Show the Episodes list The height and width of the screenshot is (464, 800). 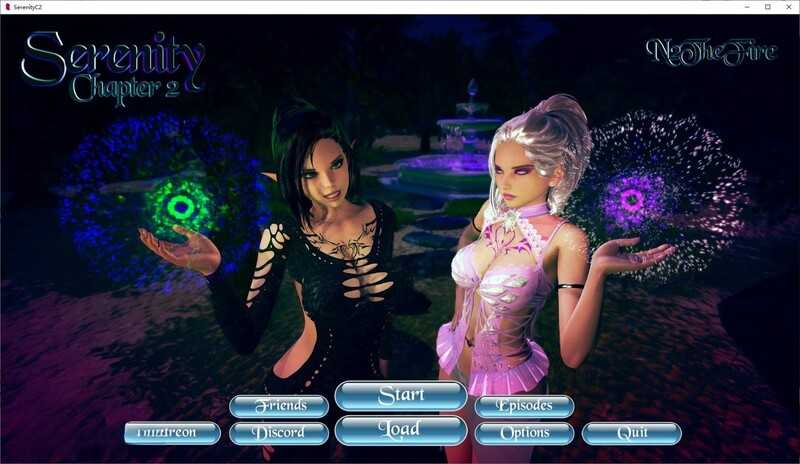click(x=524, y=406)
